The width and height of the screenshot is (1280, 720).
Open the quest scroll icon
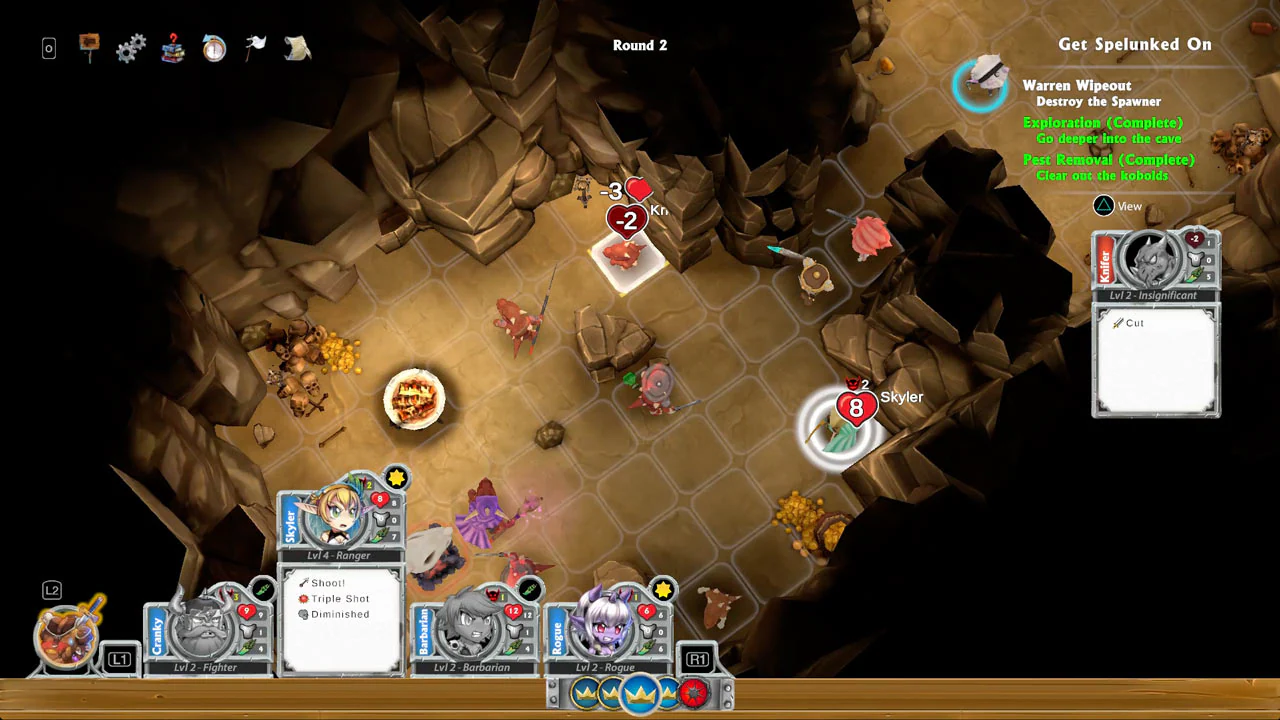297,46
